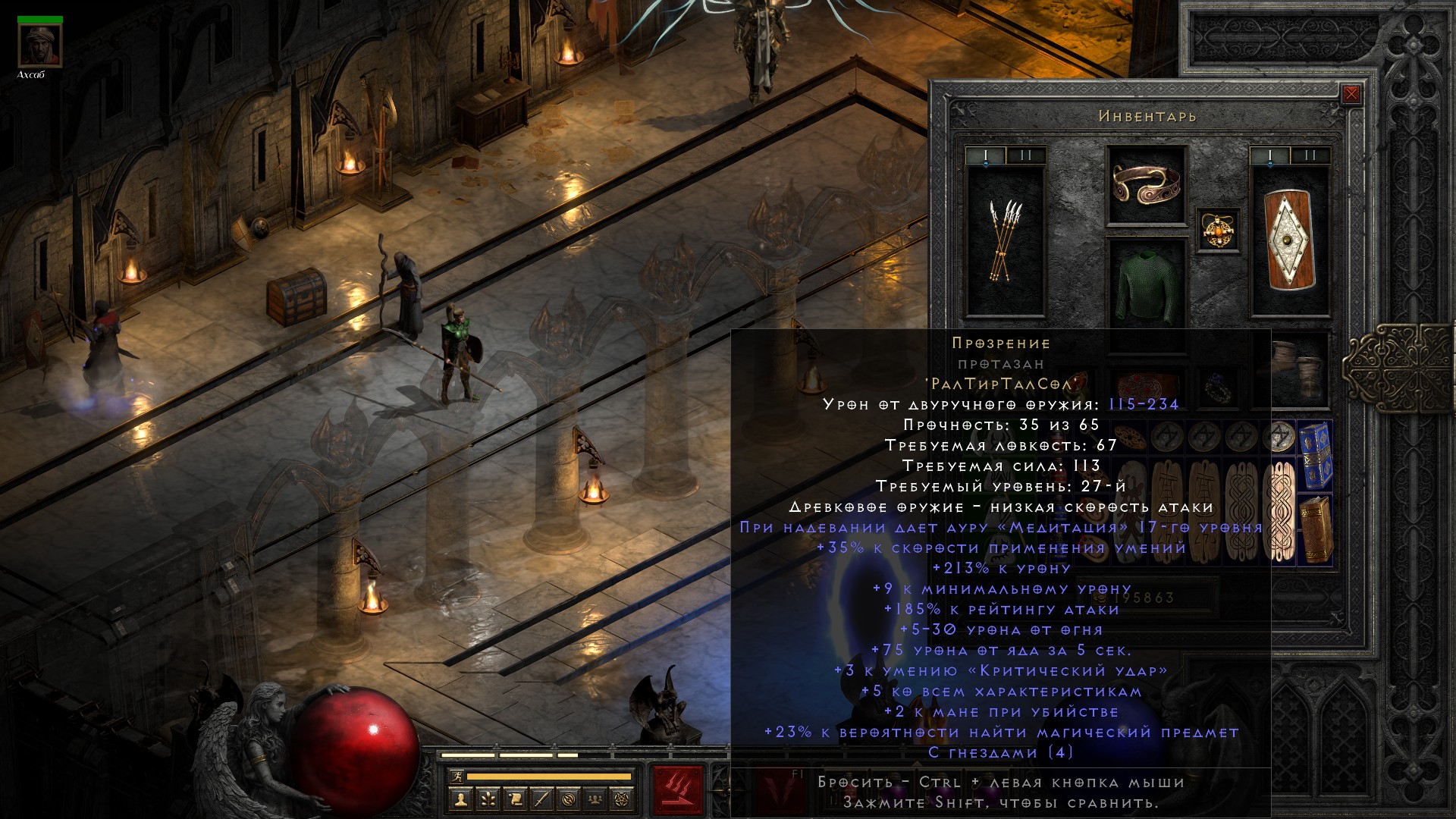Select the equipped amulet slot
Image resolution: width=1456 pixels, height=819 pixels.
coord(1219,230)
